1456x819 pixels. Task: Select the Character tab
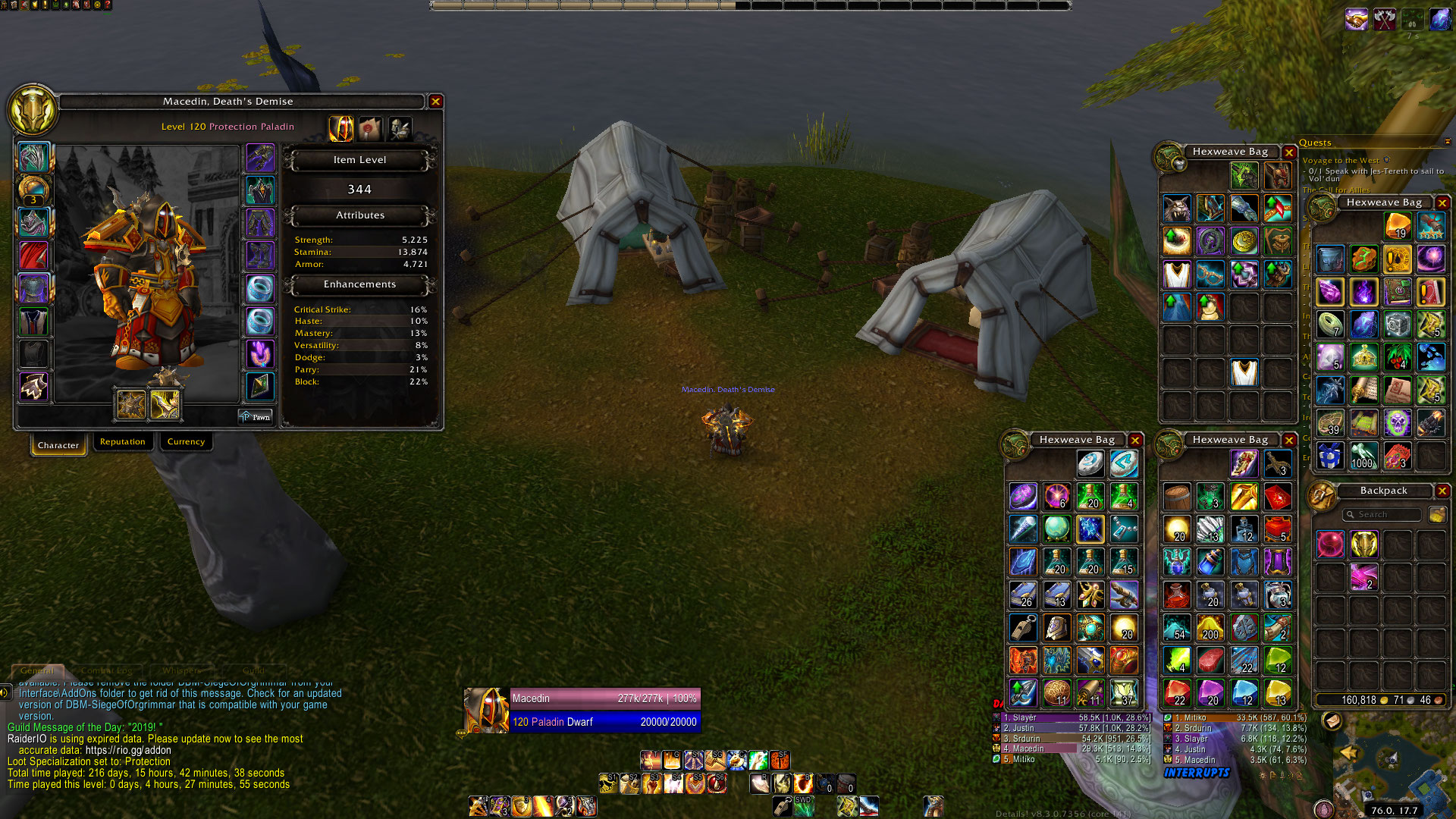click(58, 444)
